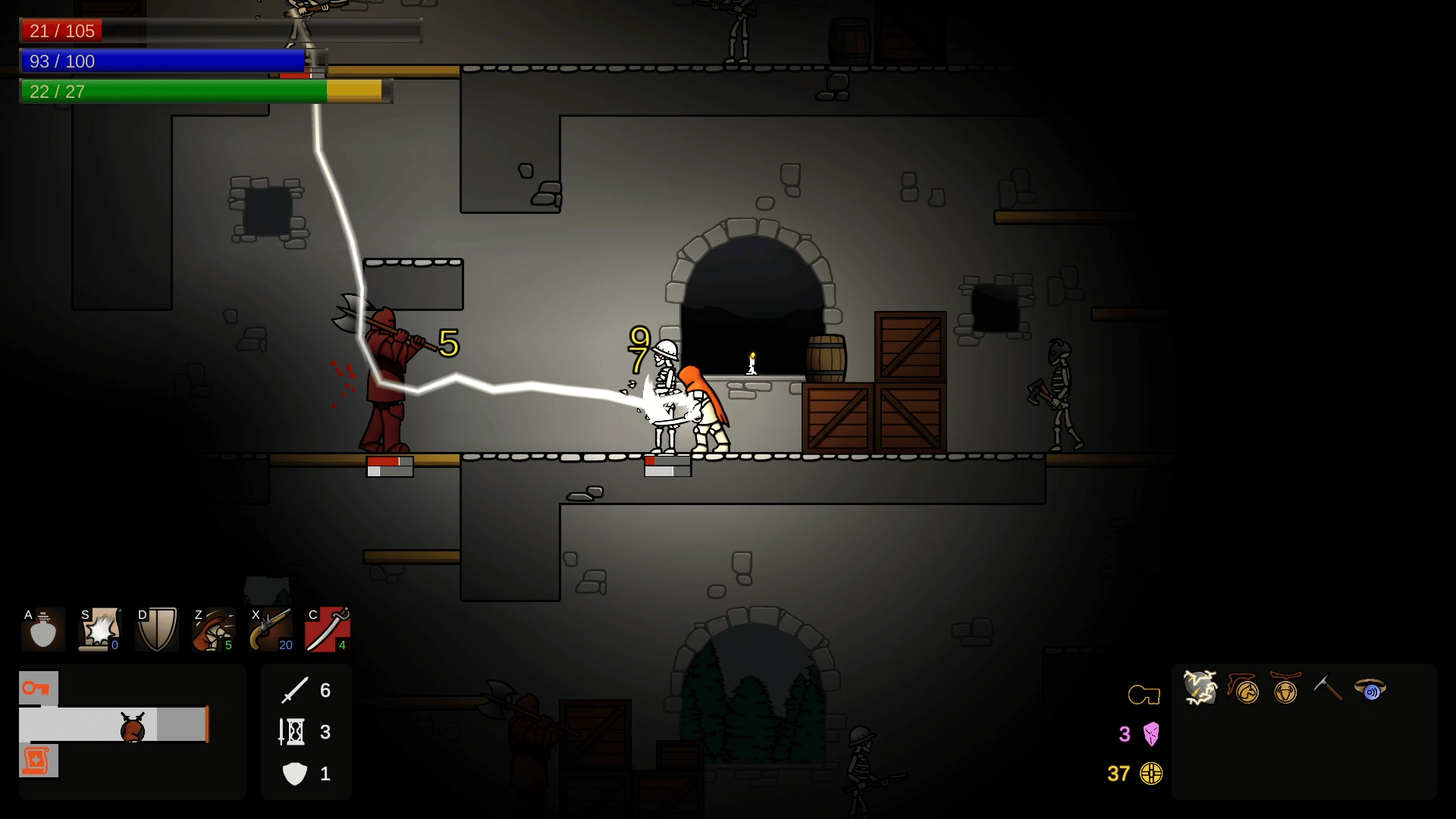The image size is (1456, 819).
Task: Pick the saber weapon slot
Action: tap(328, 629)
